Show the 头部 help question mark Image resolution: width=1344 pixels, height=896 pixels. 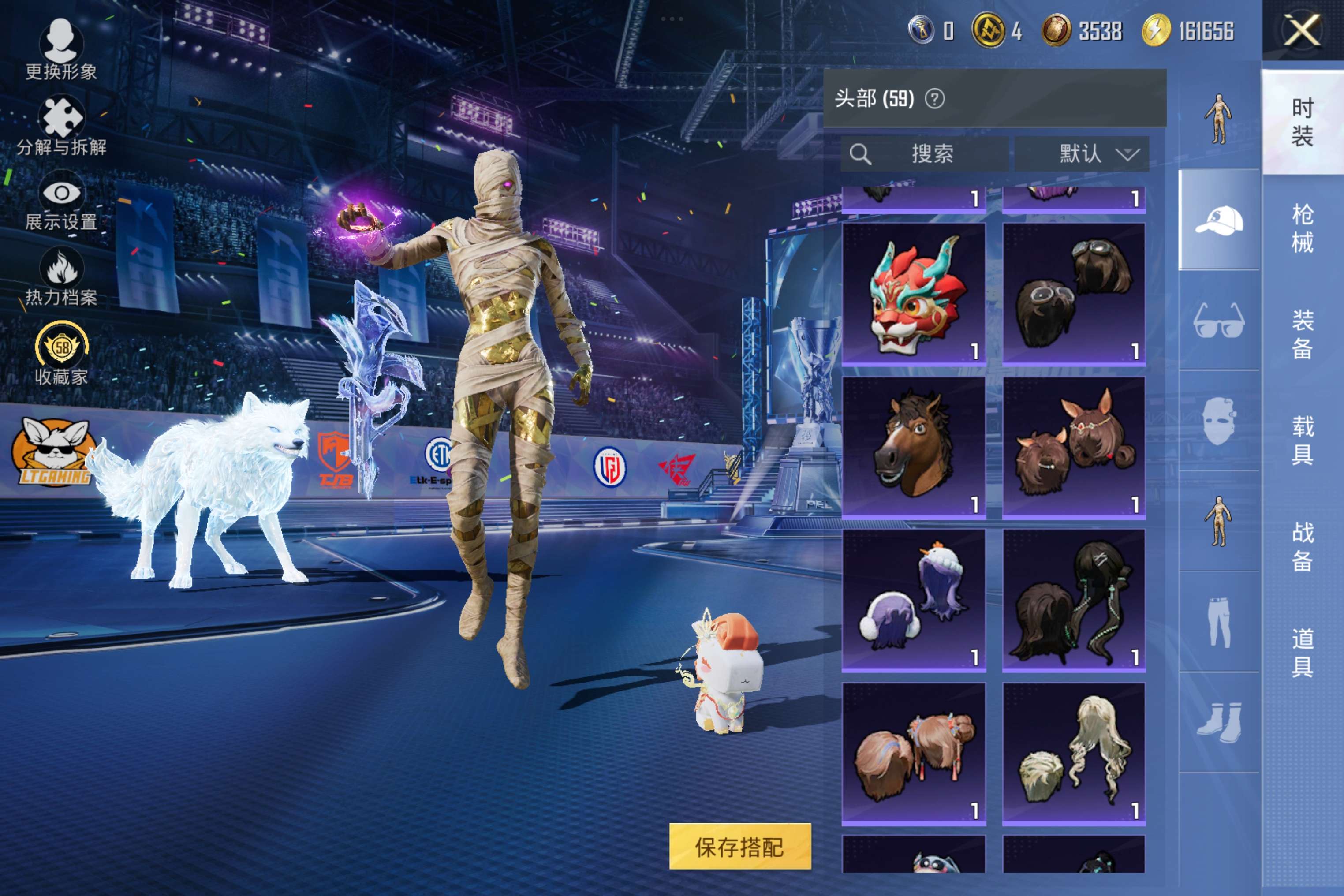935,99
